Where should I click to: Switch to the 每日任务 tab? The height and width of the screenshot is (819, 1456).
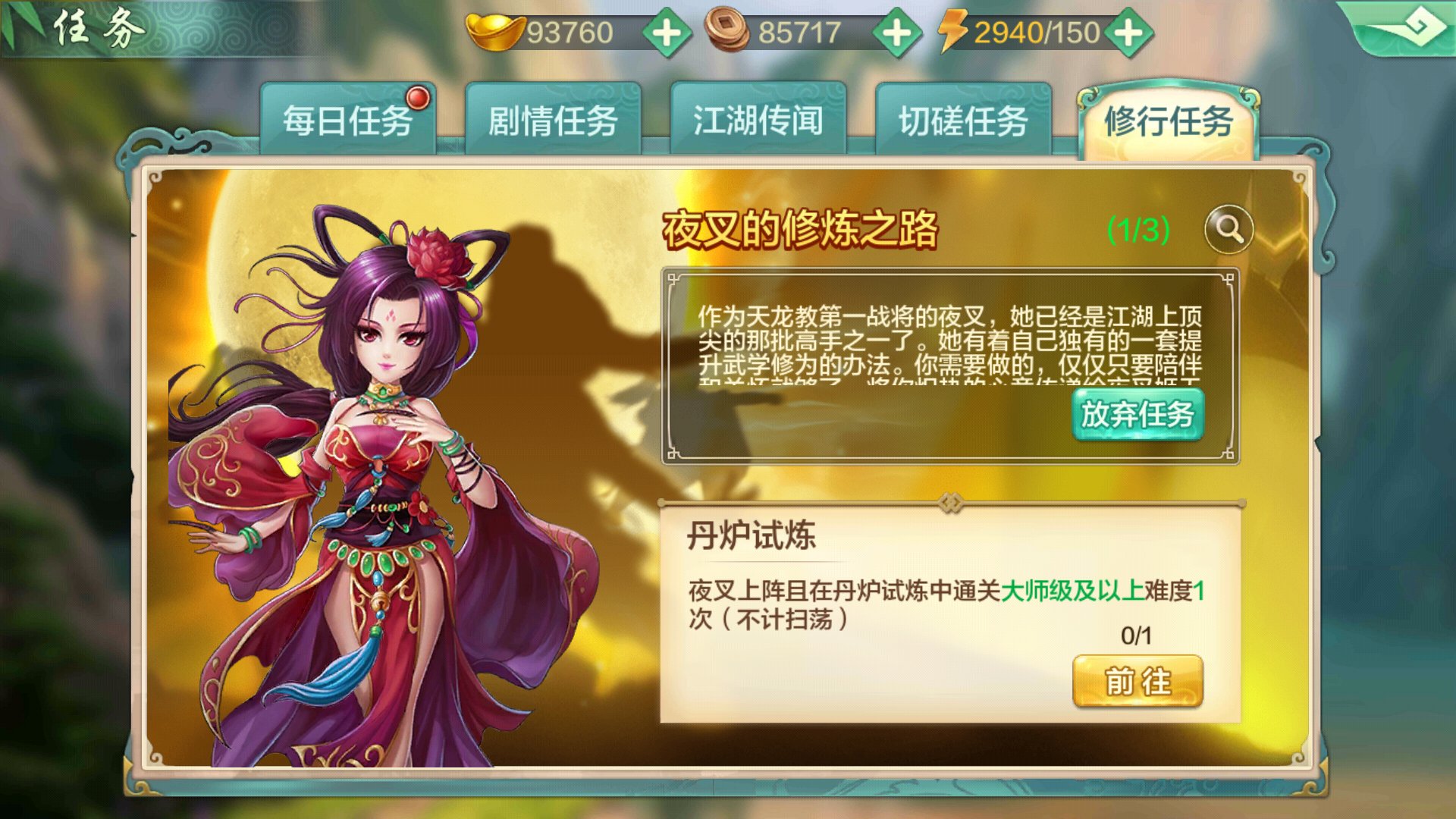coord(349,120)
